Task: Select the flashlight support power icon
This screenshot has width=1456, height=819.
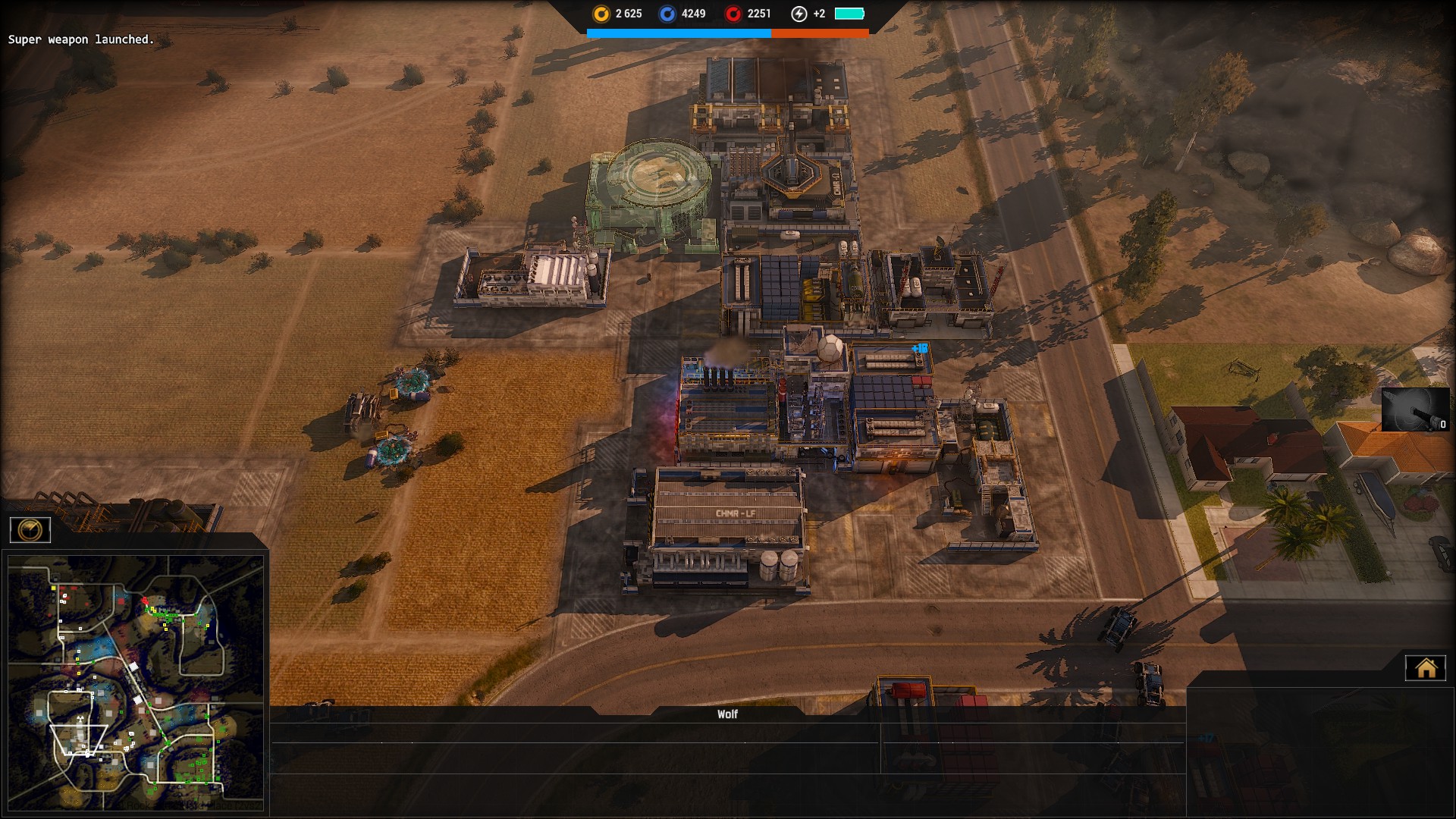Action: pos(1414,410)
